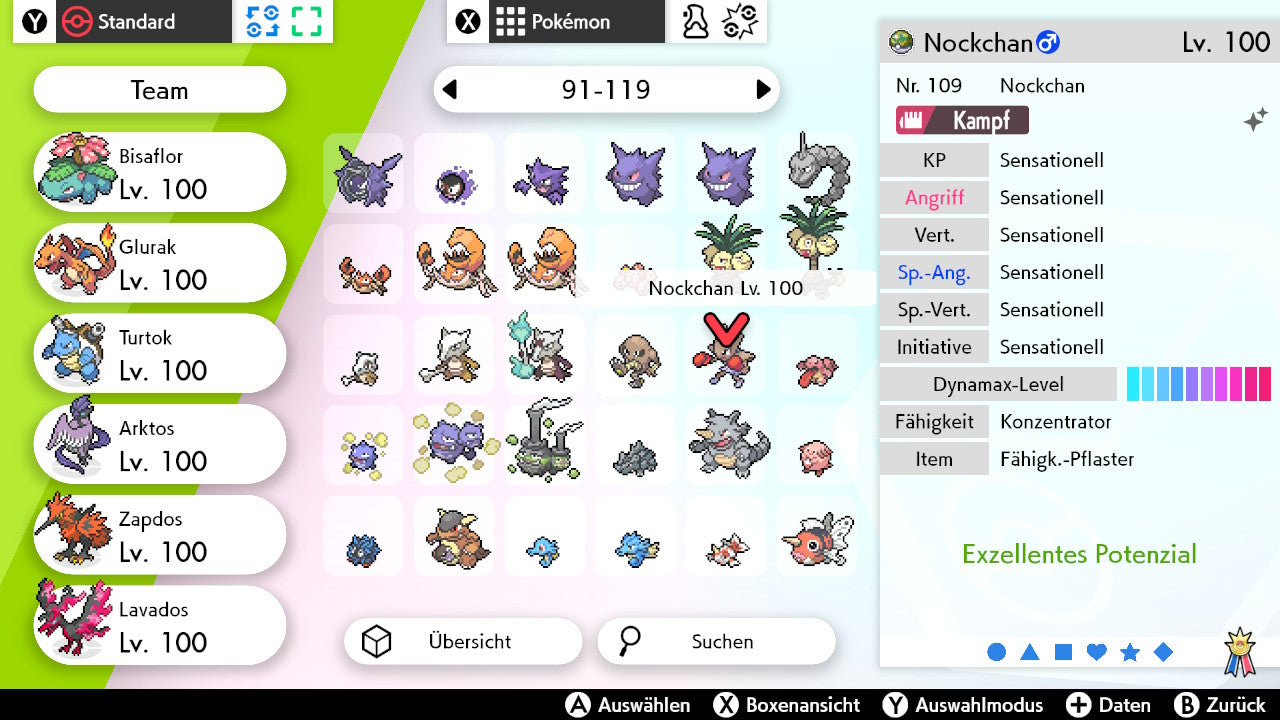Open Suchen to search Pokémon
This screenshot has height=720, width=1280.
[716, 641]
